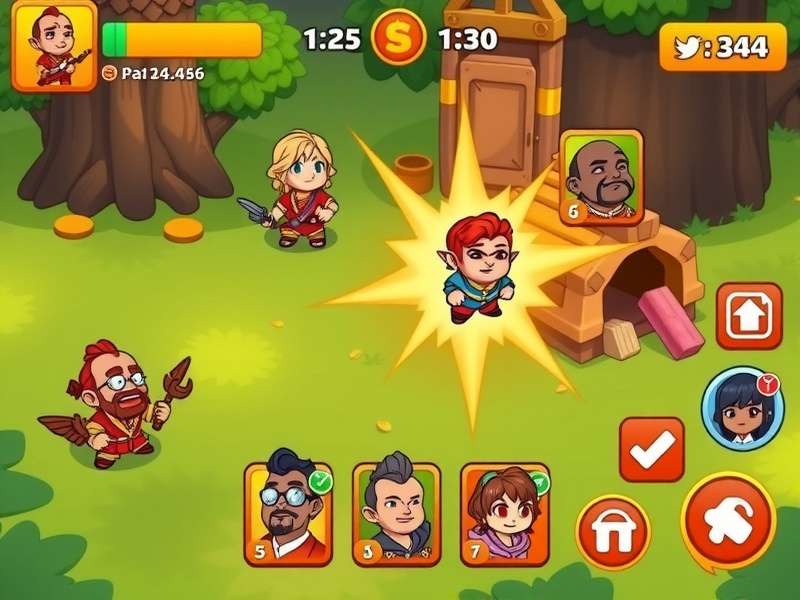The image size is (800, 600).
Task: Select the bald bearded hero card
Action: (x=601, y=177)
